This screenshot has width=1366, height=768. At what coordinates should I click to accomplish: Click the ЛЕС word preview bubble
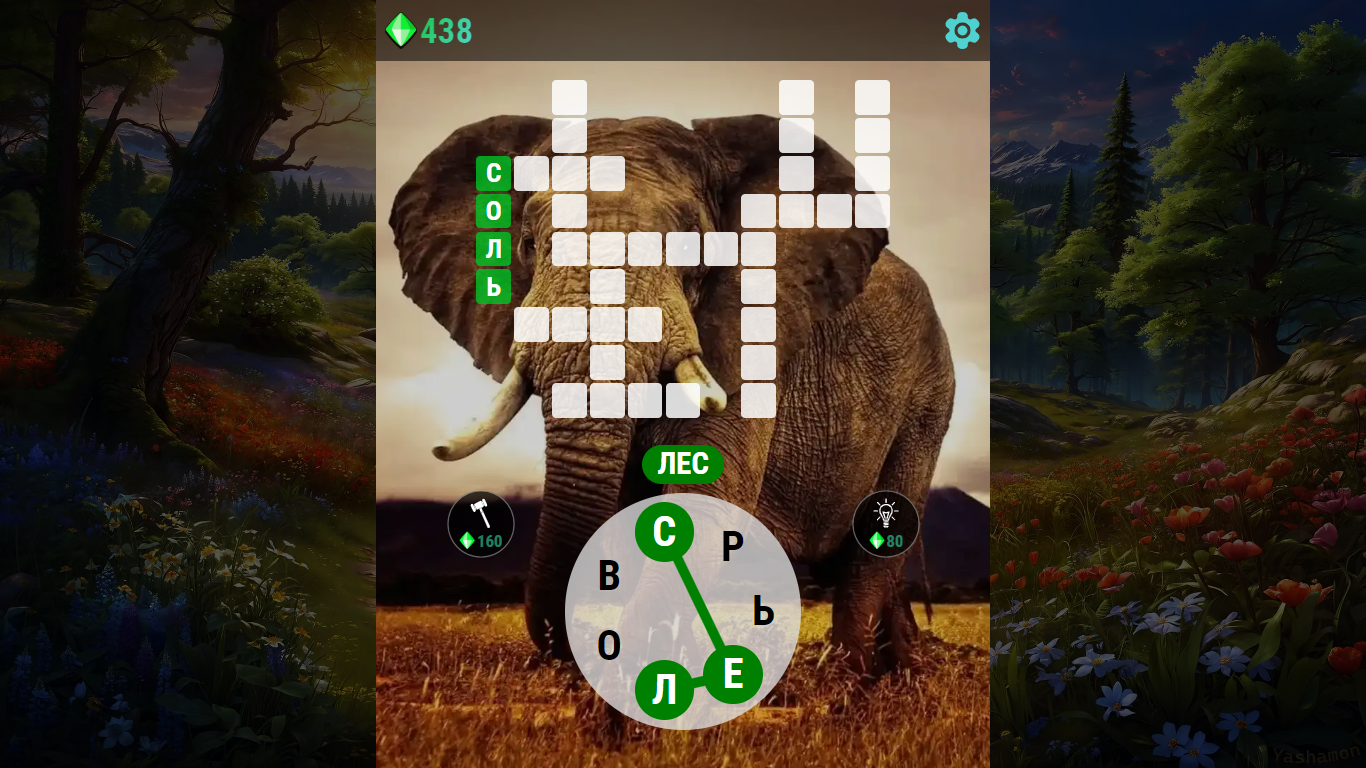(x=683, y=463)
